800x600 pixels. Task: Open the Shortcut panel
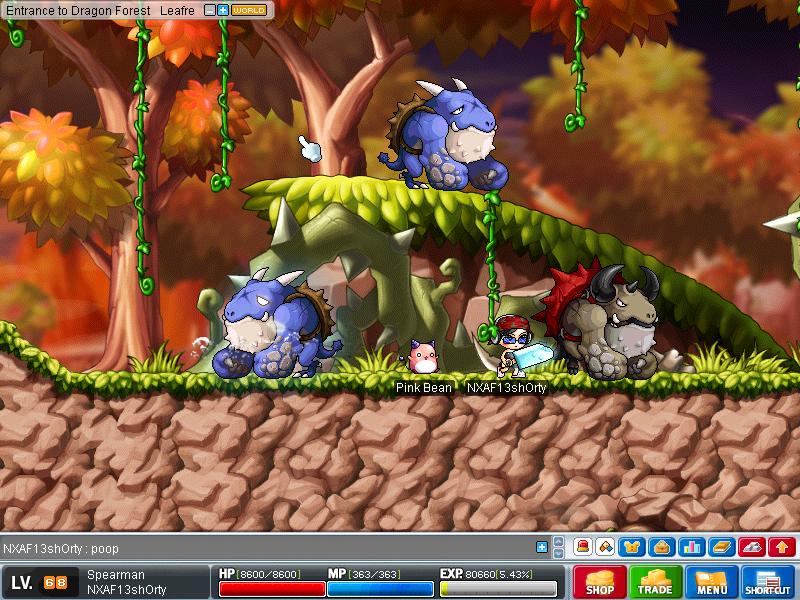(768, 582)
